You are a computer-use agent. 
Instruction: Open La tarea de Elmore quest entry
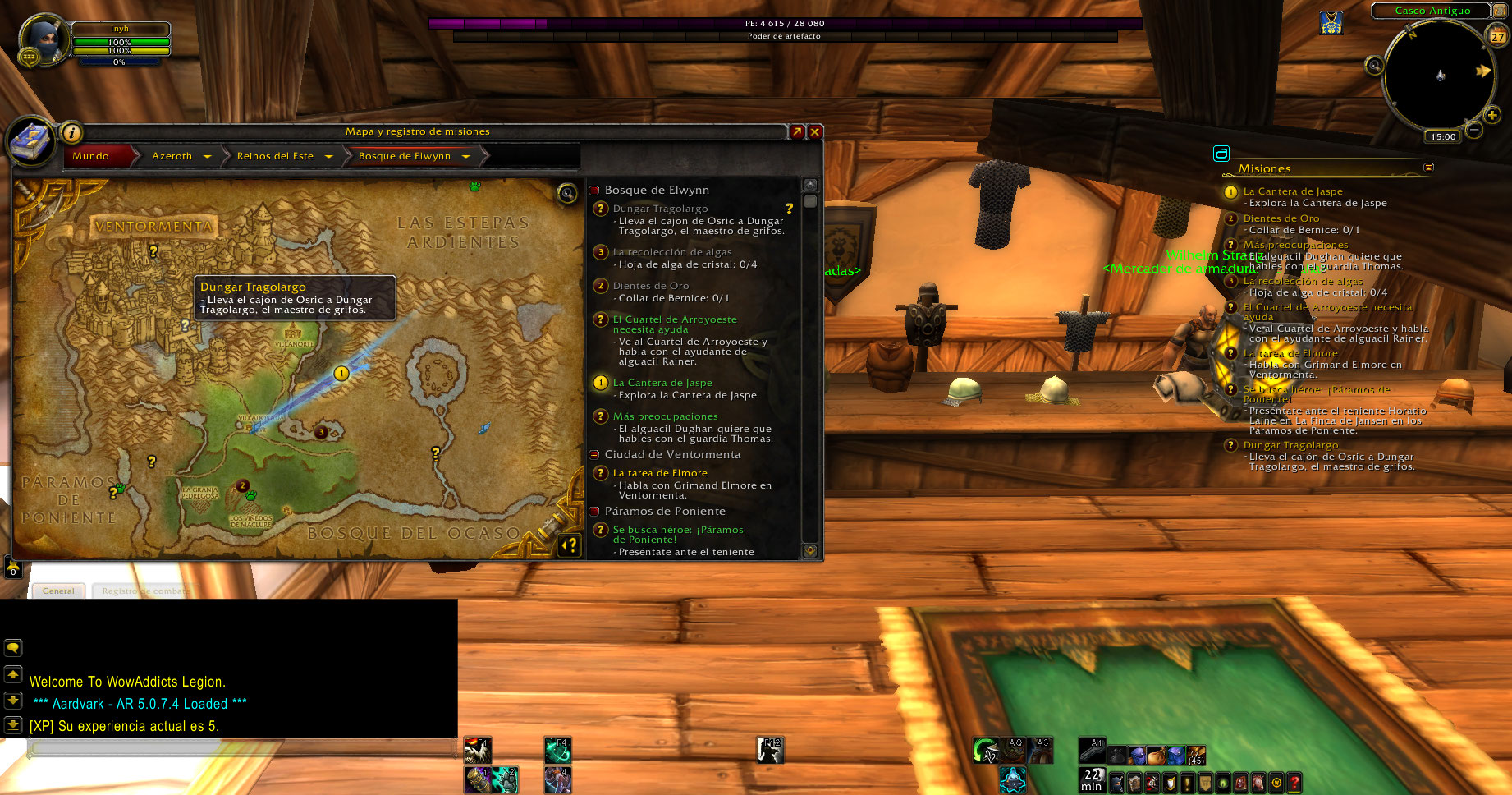click(x=659, y=473)
